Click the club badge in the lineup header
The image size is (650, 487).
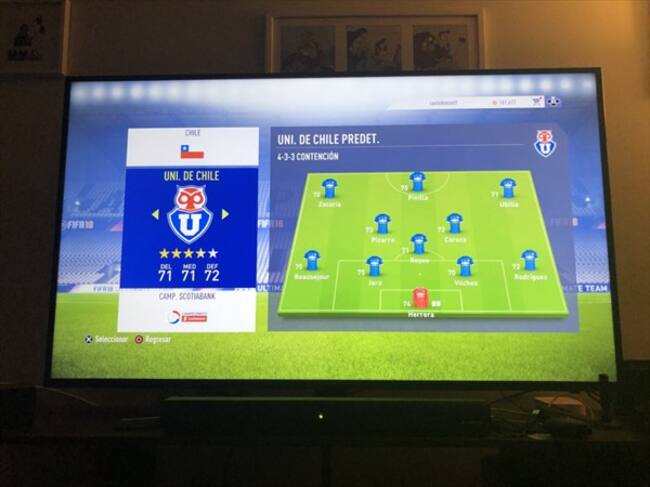[544, 143]
